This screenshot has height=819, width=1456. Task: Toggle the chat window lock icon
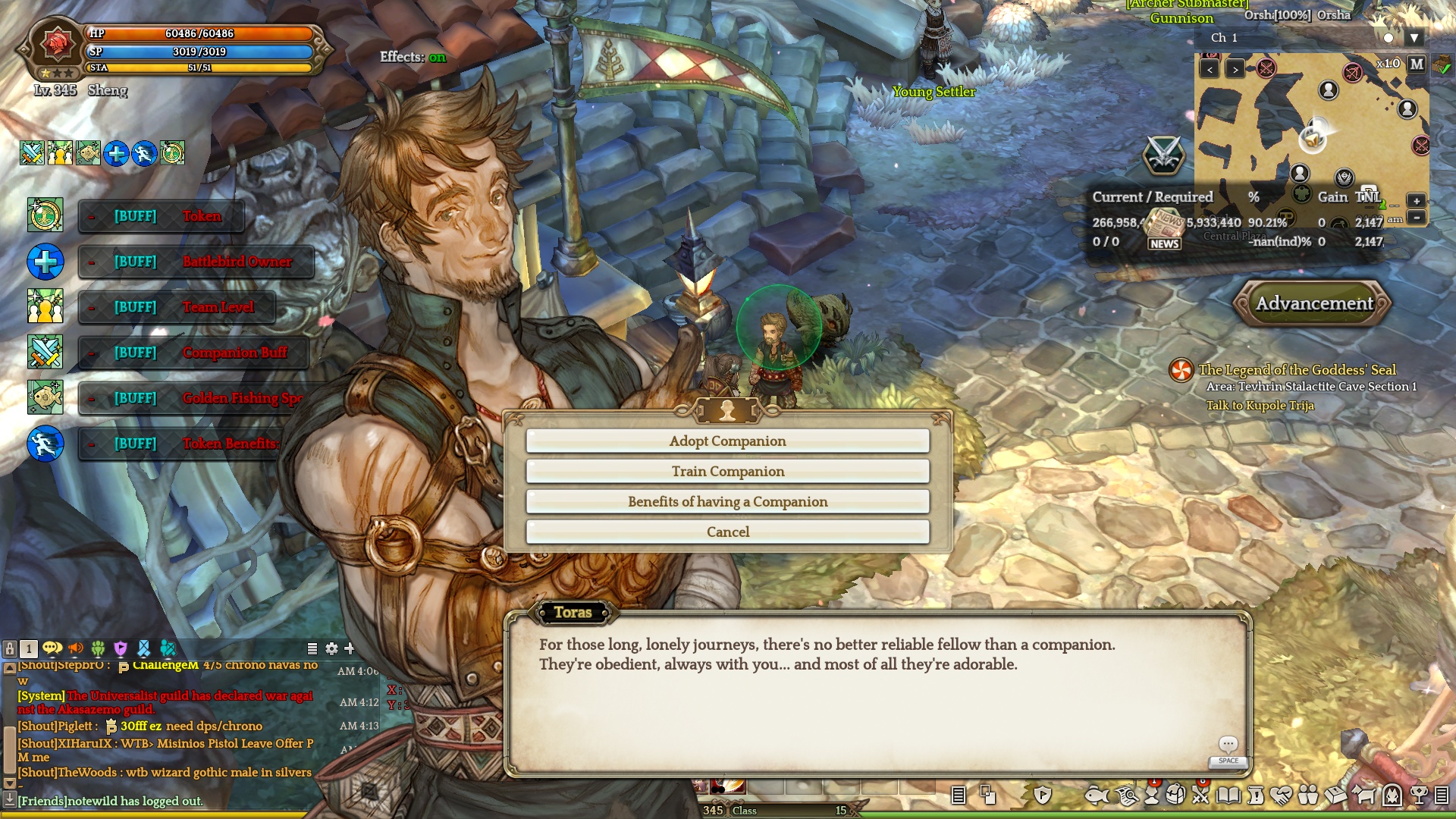coord(10,649)
